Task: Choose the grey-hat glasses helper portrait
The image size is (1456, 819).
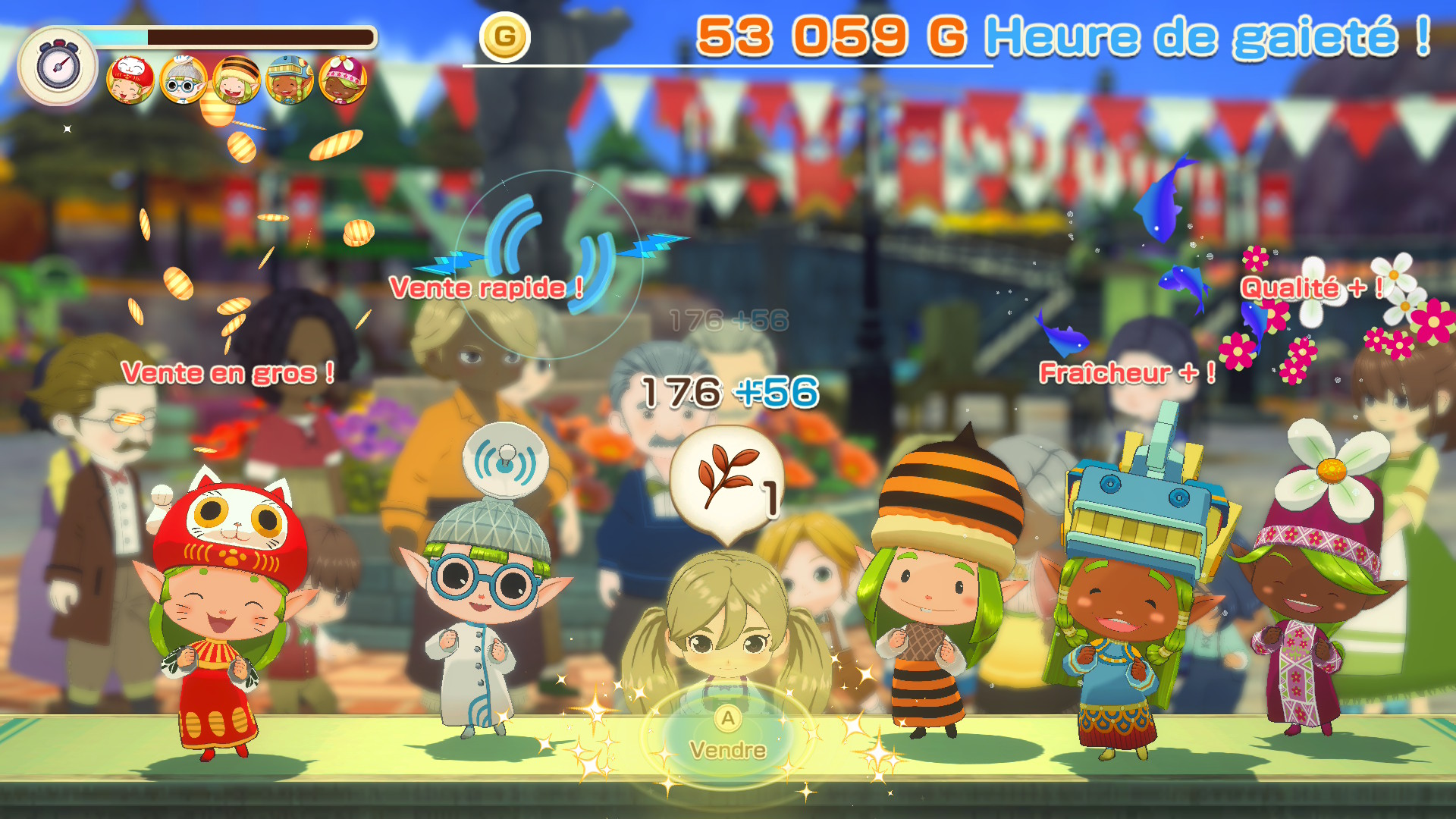Action: pos(184,80)
